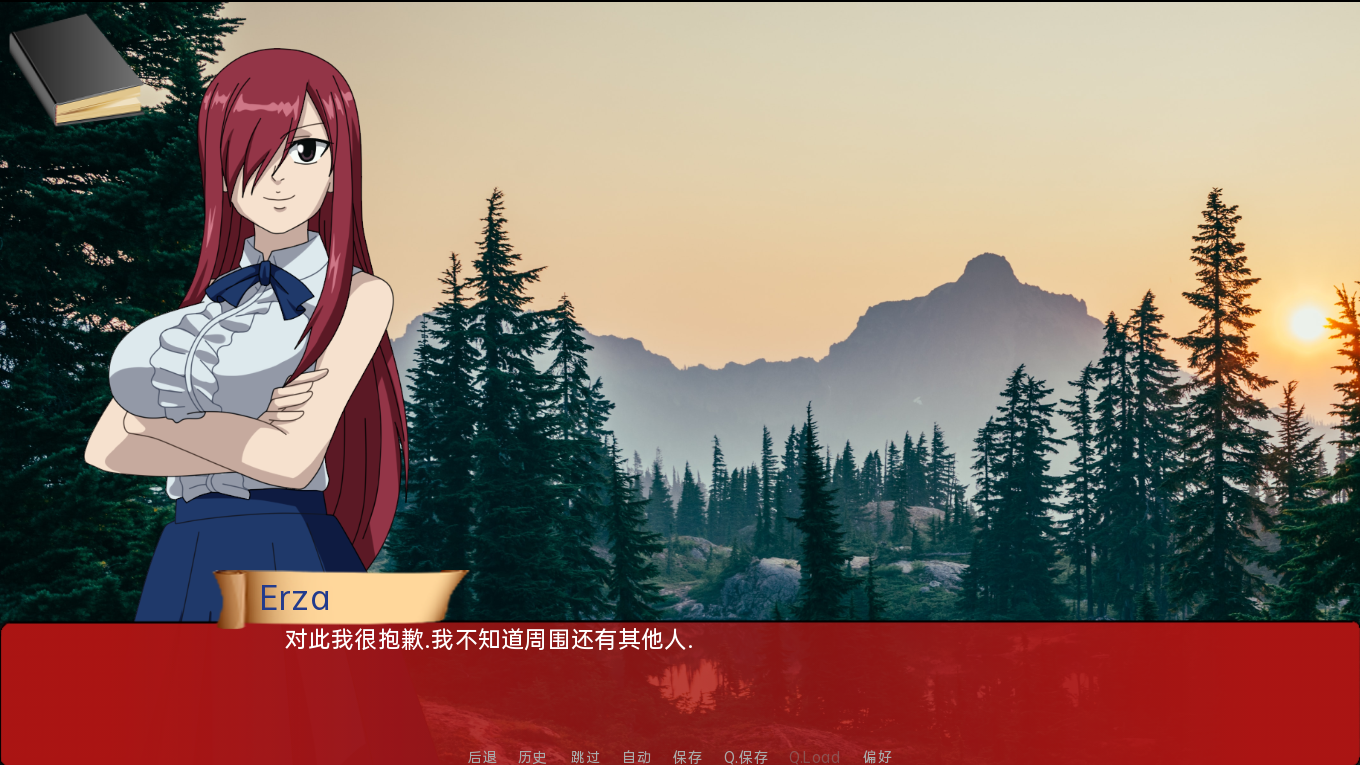Open history via the quick menu bar

[x=532, y=757]
